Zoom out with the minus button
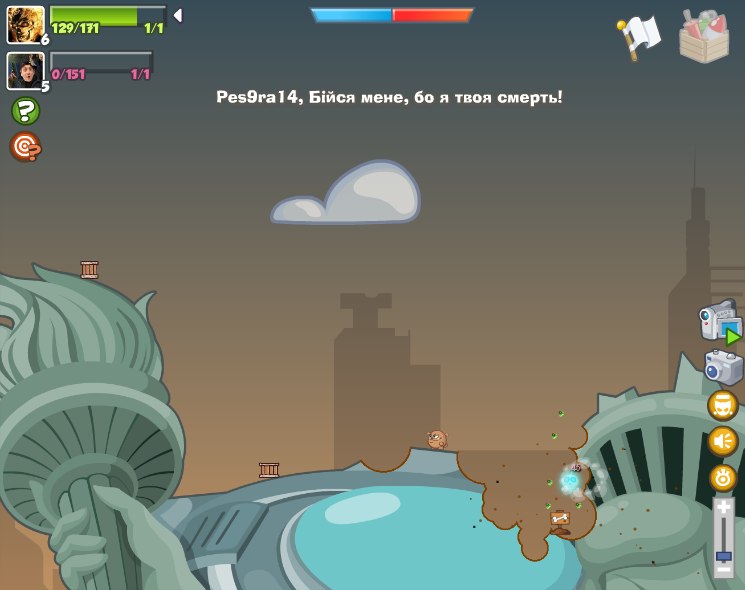The image size is (745, 590). (723, 569)
